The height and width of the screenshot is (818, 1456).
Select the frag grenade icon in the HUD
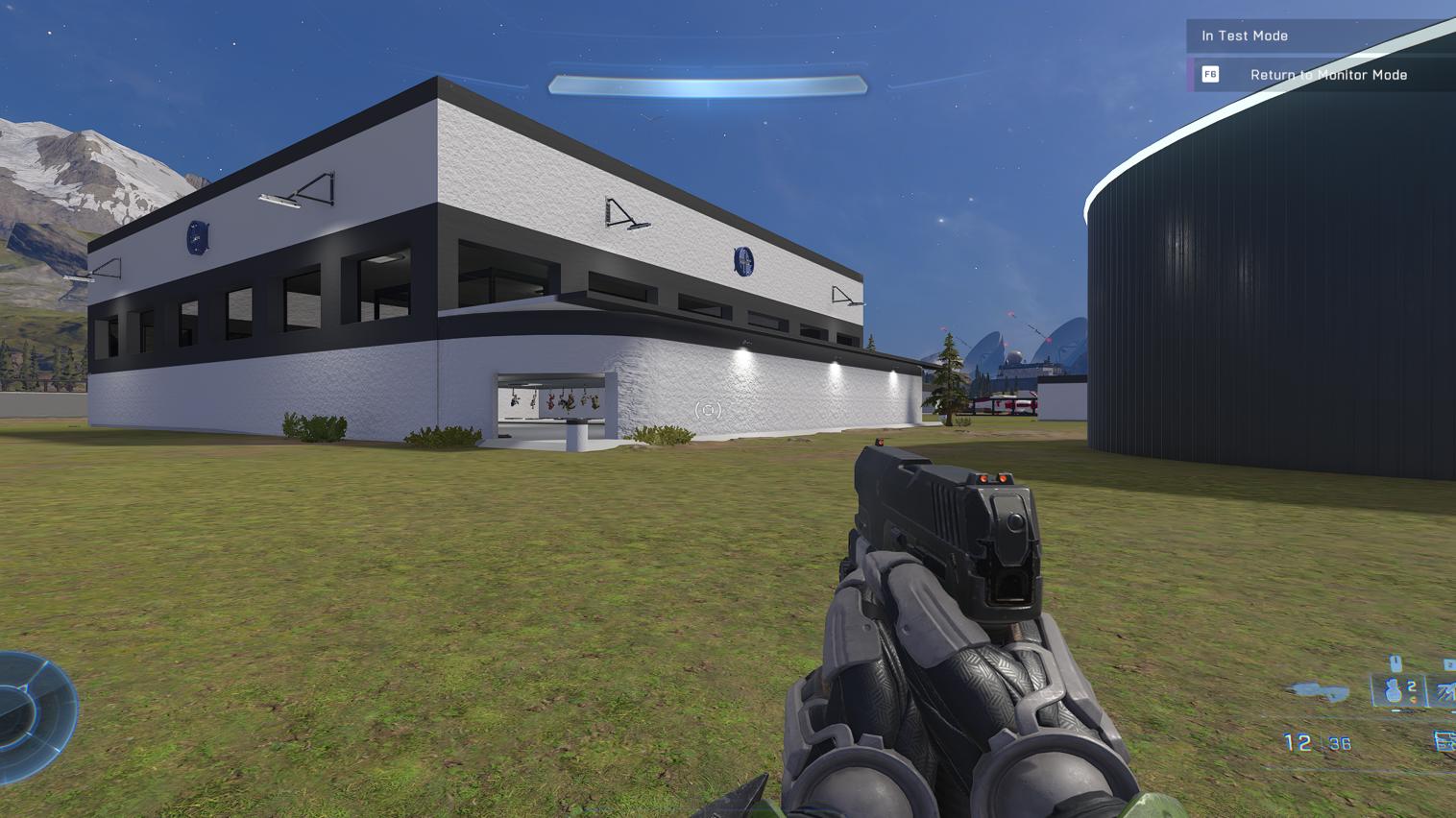point(1393,690)
